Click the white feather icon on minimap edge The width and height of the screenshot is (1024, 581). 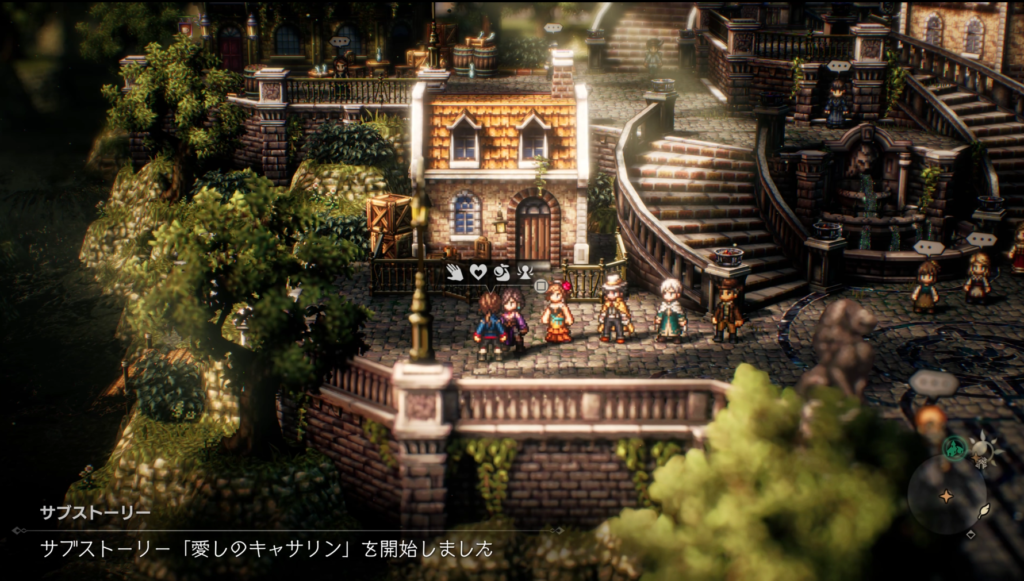pyautogui.click(x=984, y=510)
